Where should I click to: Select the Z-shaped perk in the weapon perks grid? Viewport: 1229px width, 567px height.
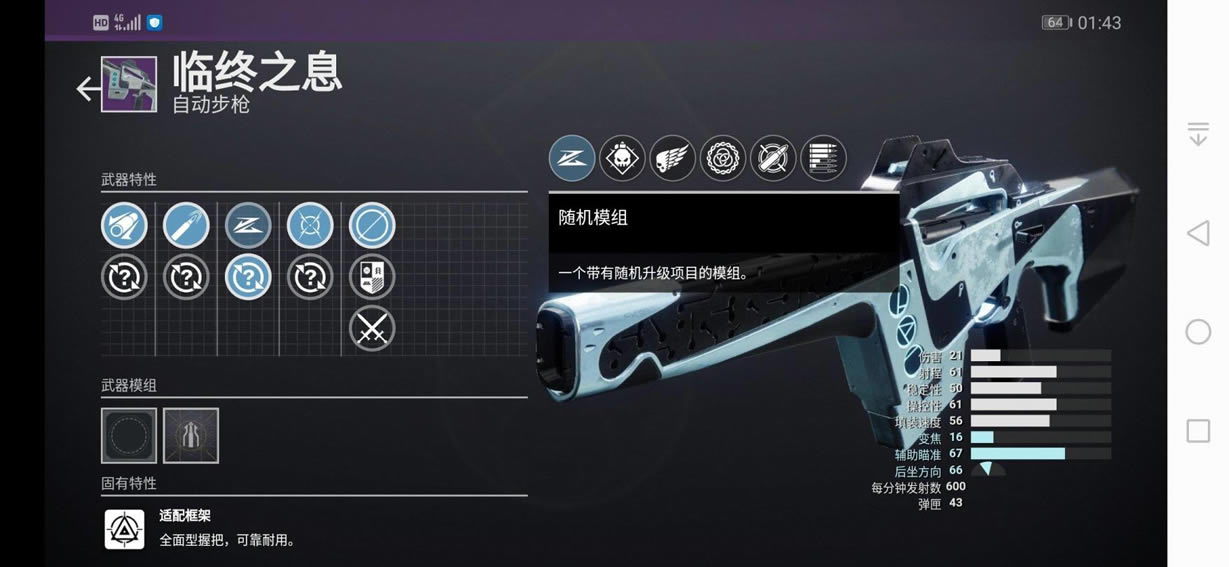248,226
